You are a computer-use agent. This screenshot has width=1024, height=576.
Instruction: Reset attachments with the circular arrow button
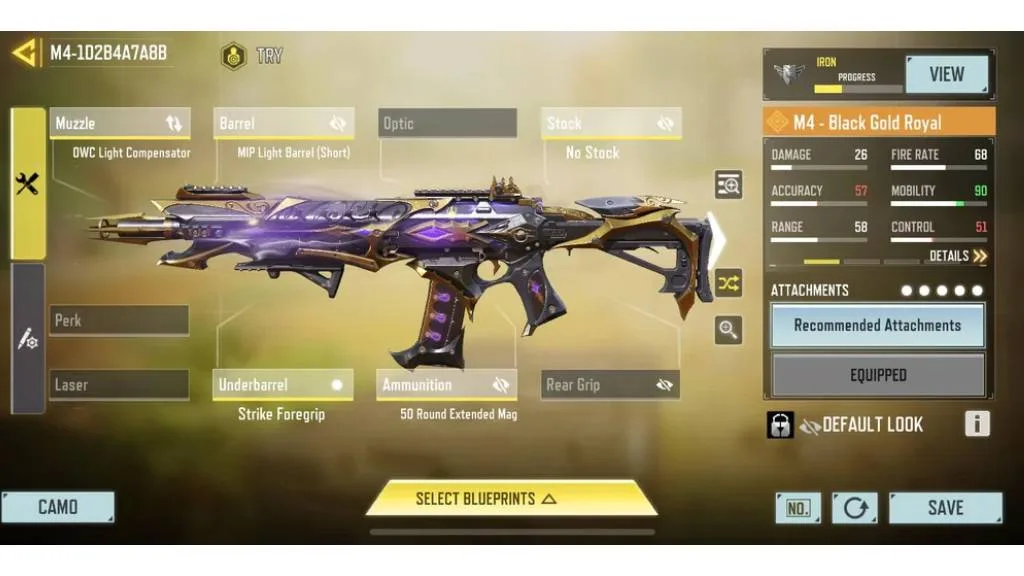(855, 508)
